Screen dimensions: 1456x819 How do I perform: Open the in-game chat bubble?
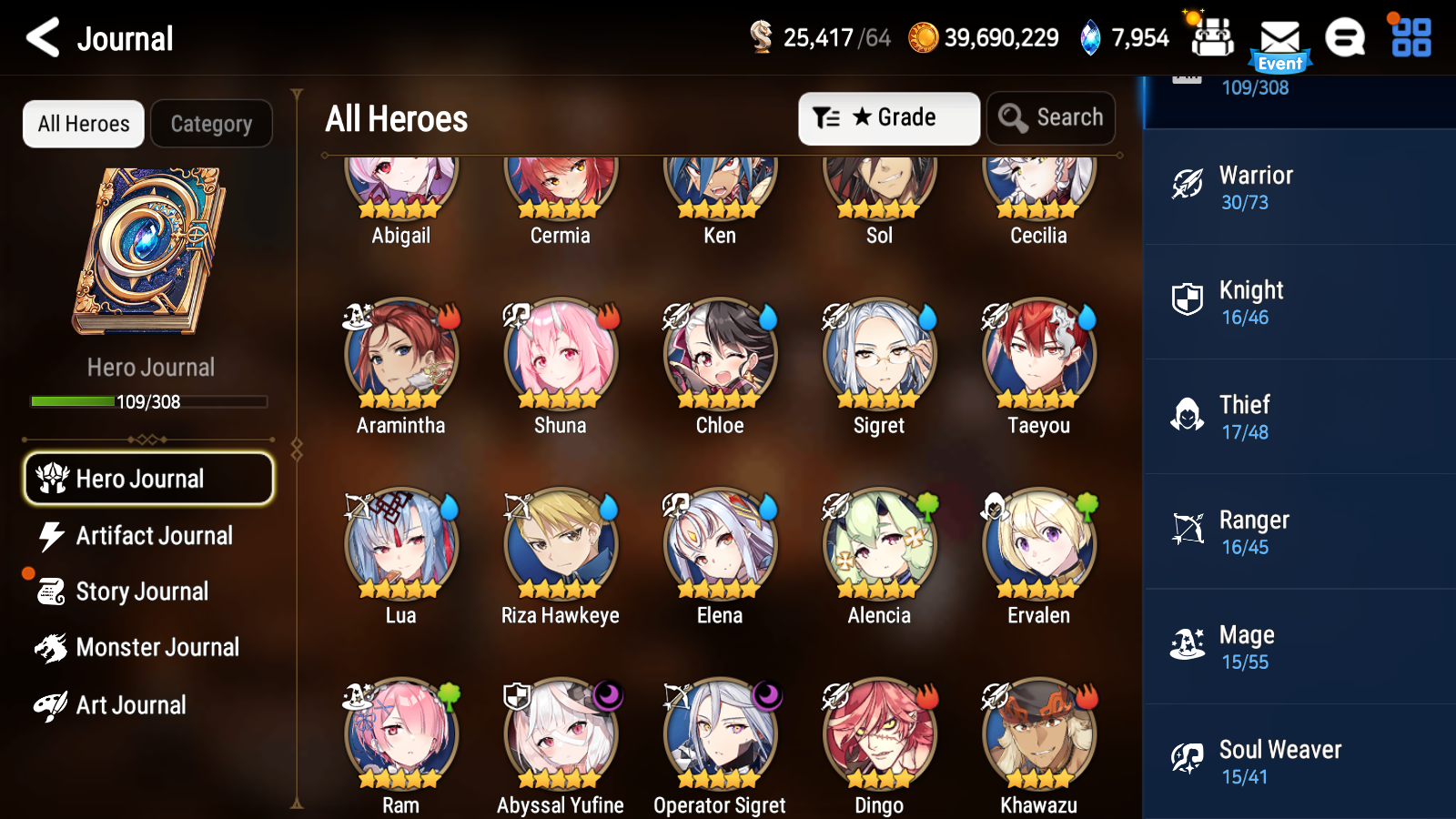1345,38
